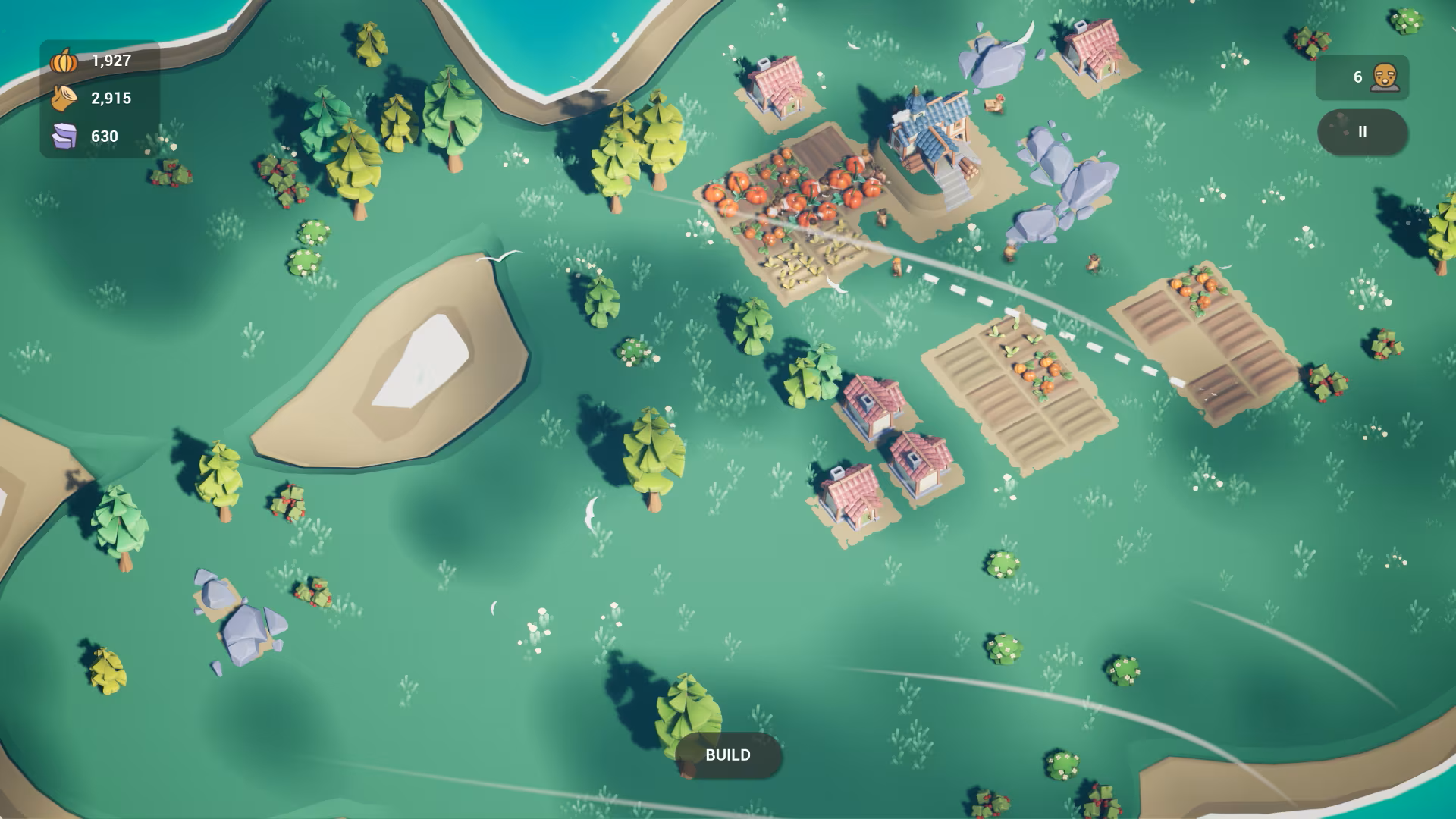
Task: Click the stone resource icon
Action: coord(64,136)
